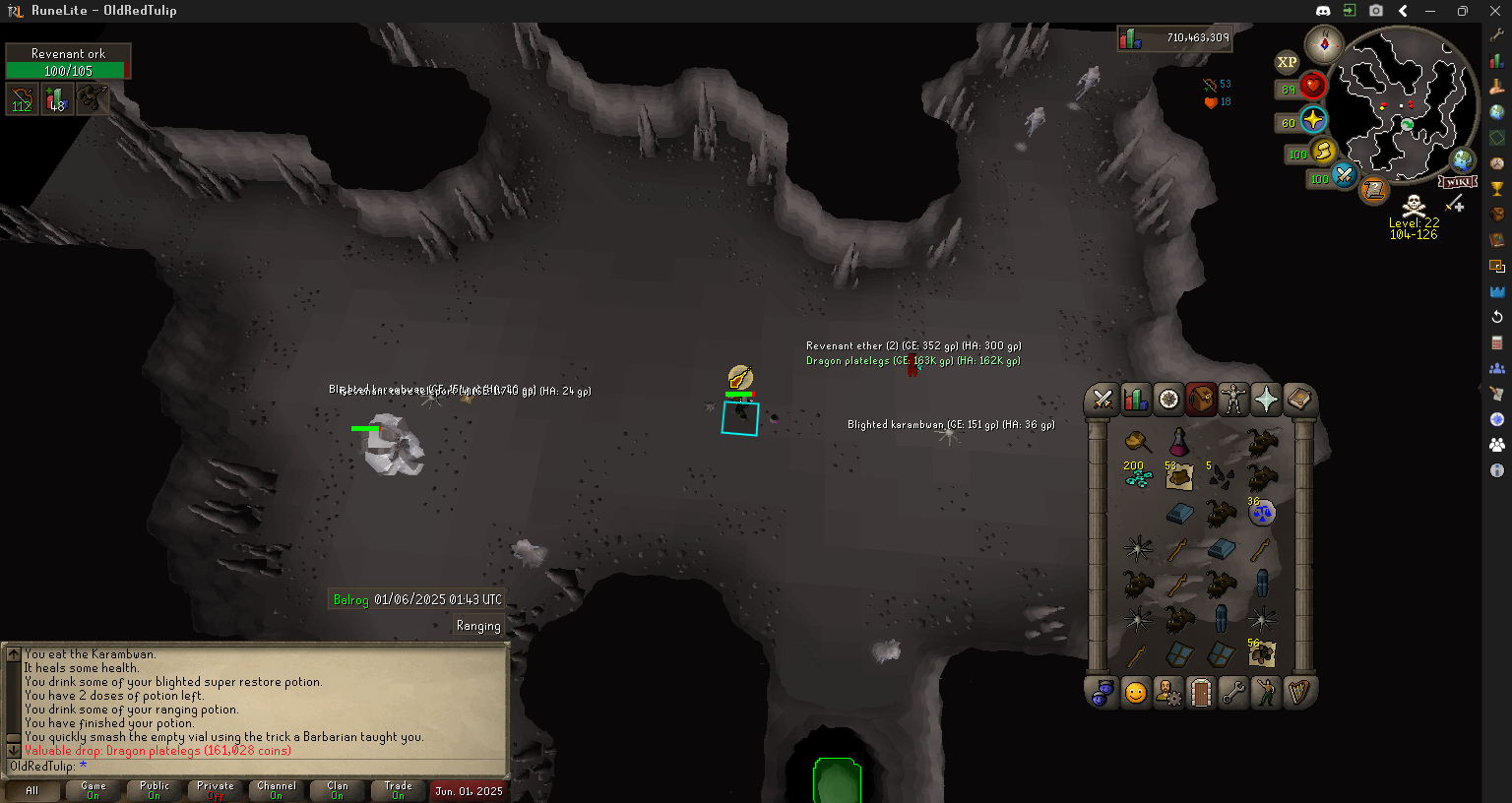1512x803 pixels.
Task: Click the blue law rune stack
Action: (1262, 513)
